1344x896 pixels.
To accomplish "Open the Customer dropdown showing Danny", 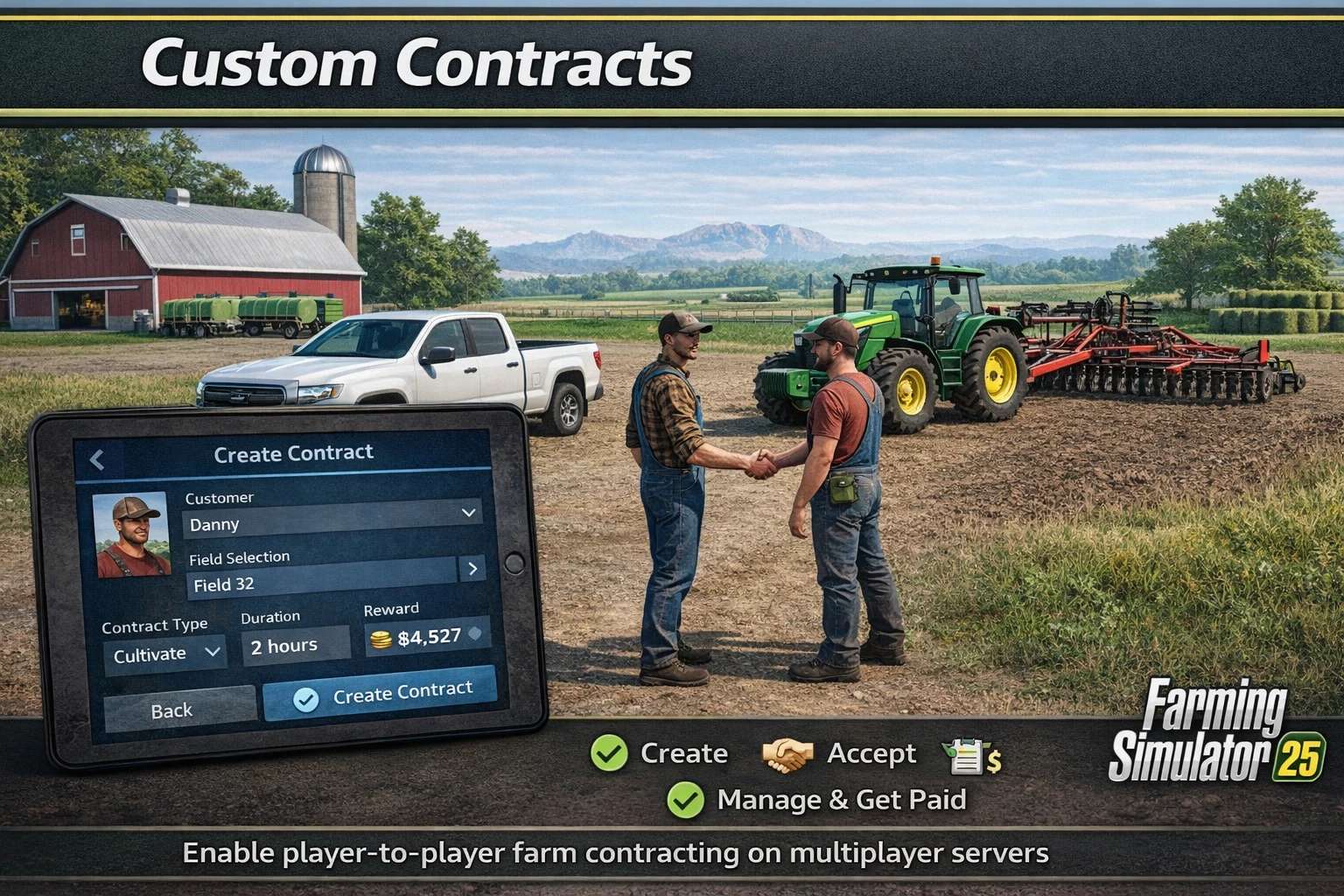I will point(332,521).
